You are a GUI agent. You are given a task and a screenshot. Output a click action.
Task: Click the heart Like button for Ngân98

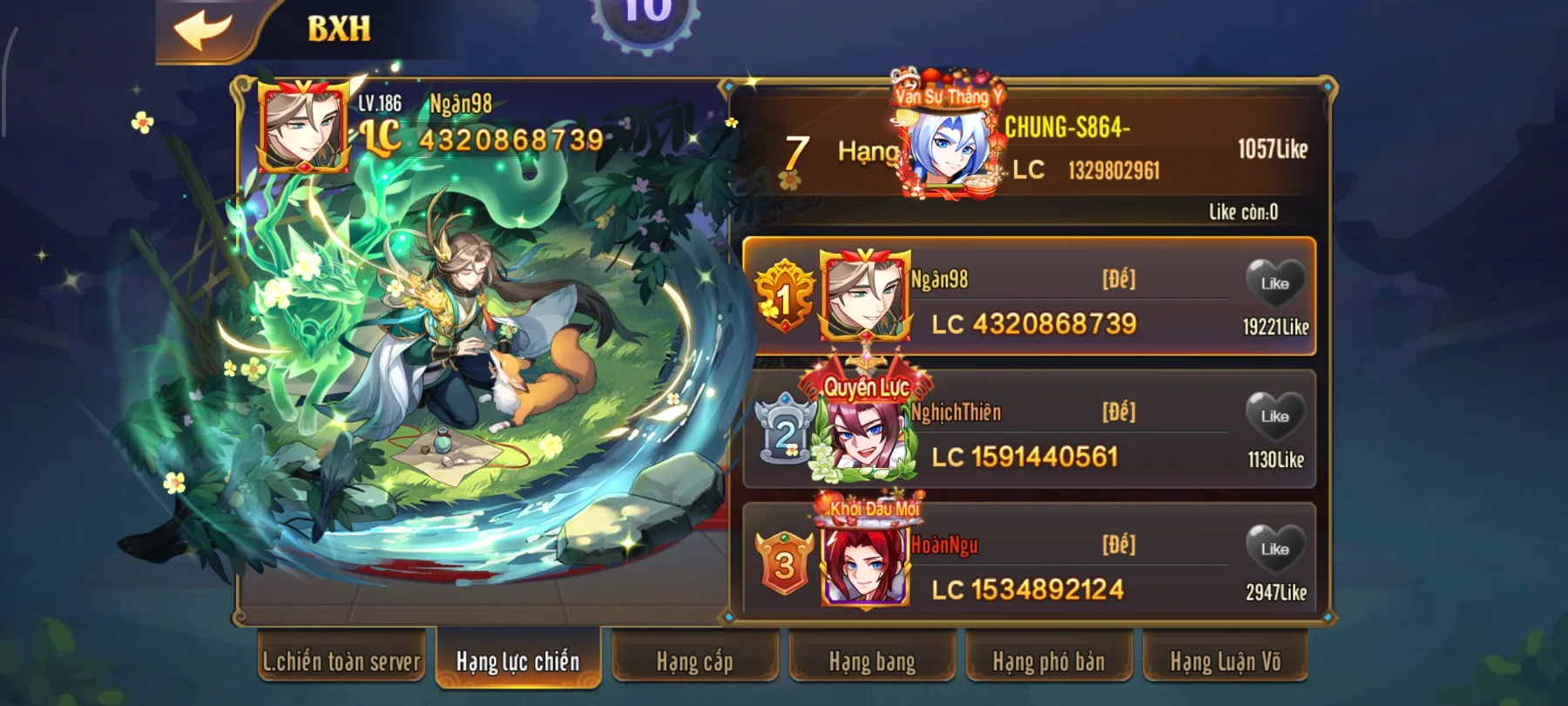tap(1277, 281)
